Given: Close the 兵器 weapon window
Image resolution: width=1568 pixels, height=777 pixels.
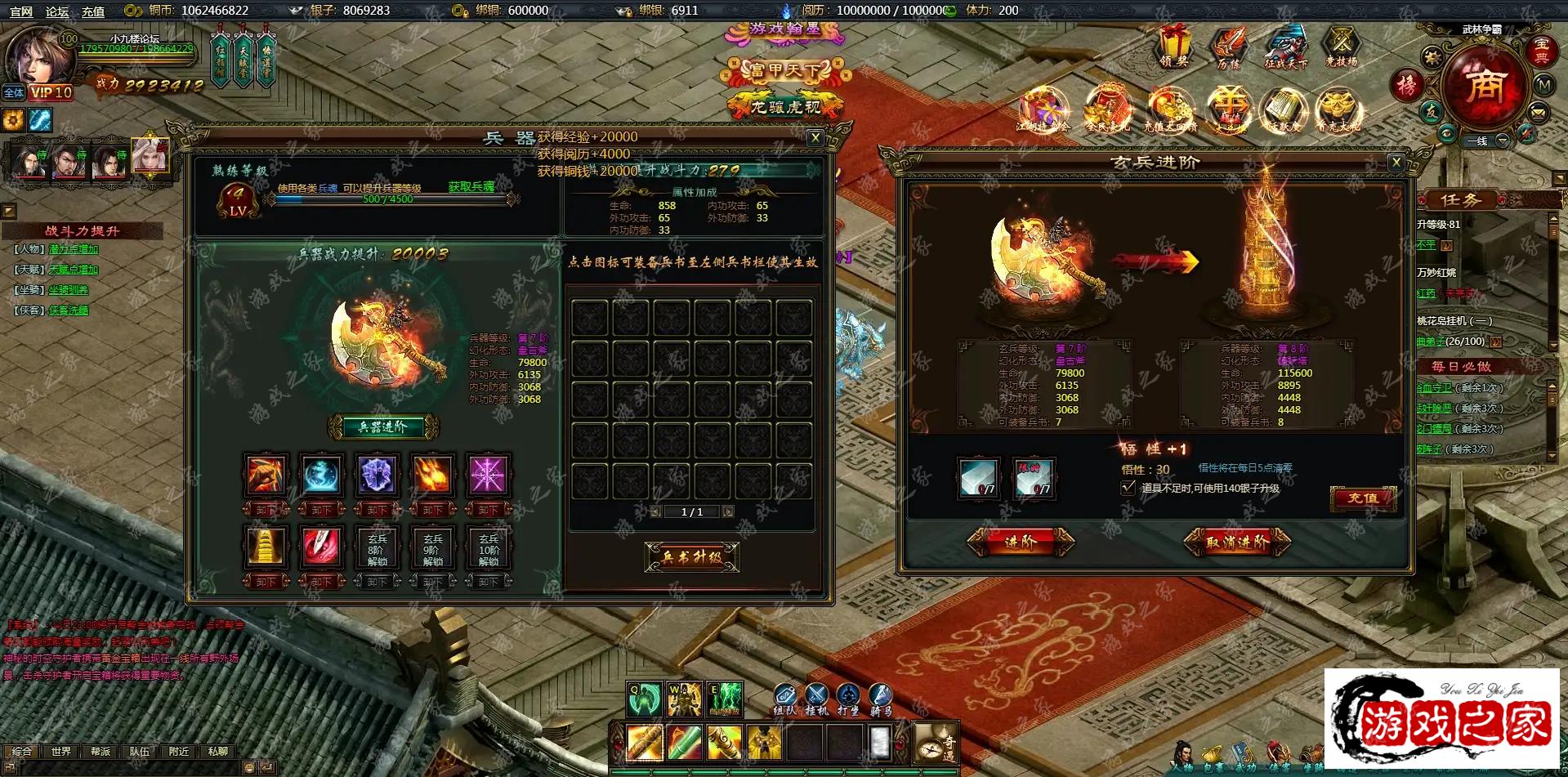Looking at the screenshot, I should pyautogui.click(x=815, y=138).
